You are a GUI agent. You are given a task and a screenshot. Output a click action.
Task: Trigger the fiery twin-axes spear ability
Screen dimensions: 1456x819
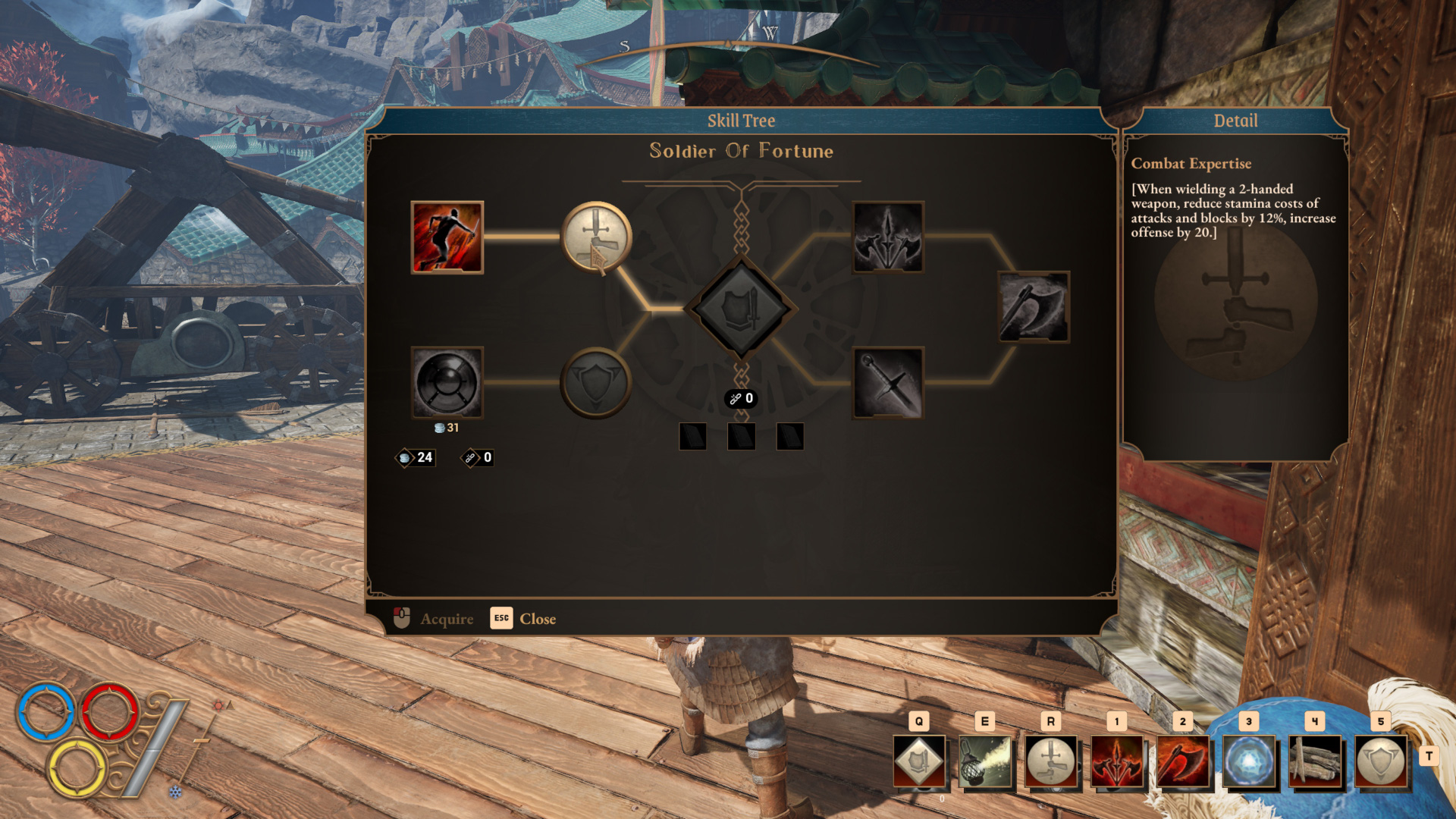click(x=1117, y=761)
